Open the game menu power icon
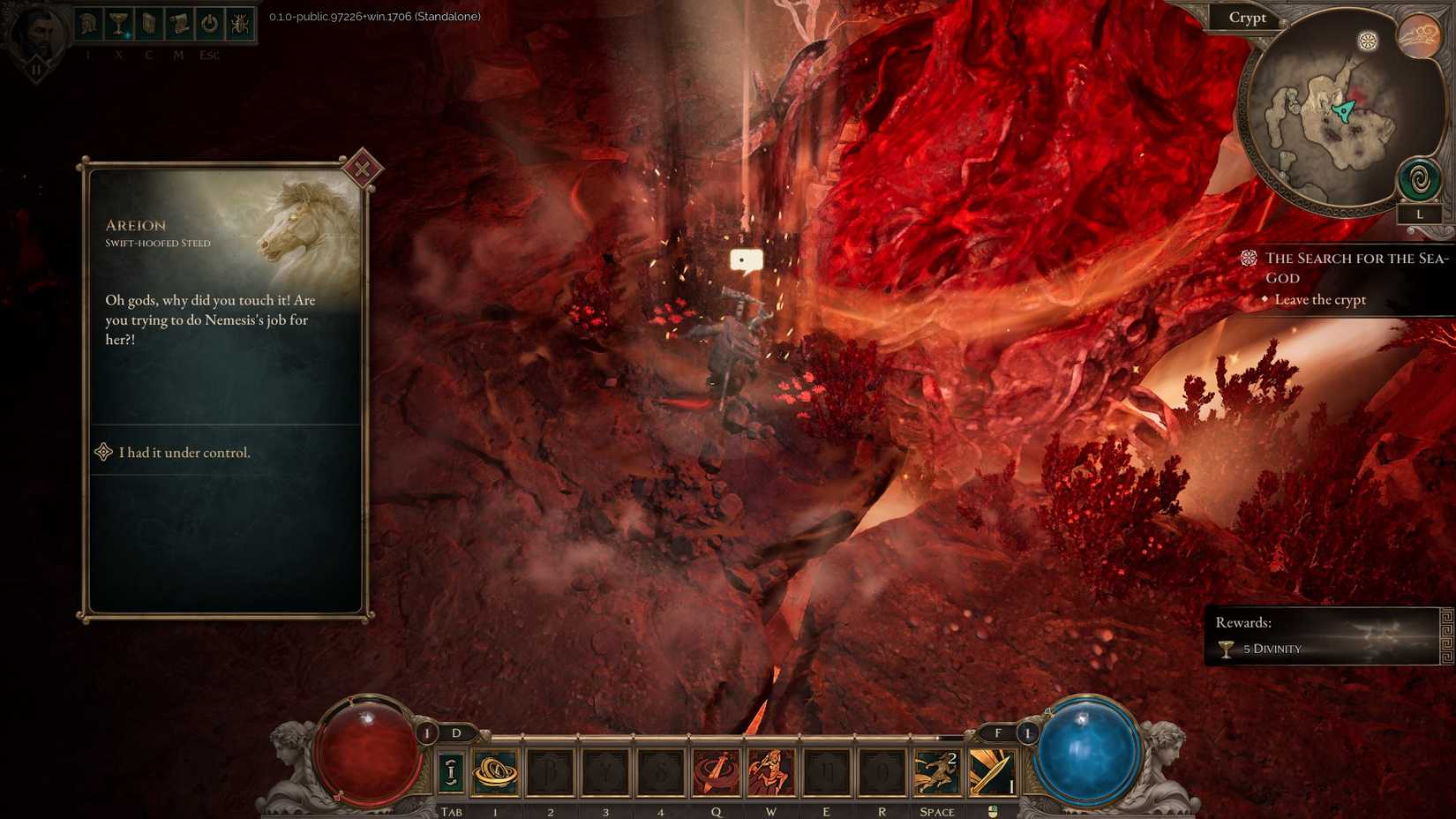The width and height of the screenshot is (1456, 819). 208,24
